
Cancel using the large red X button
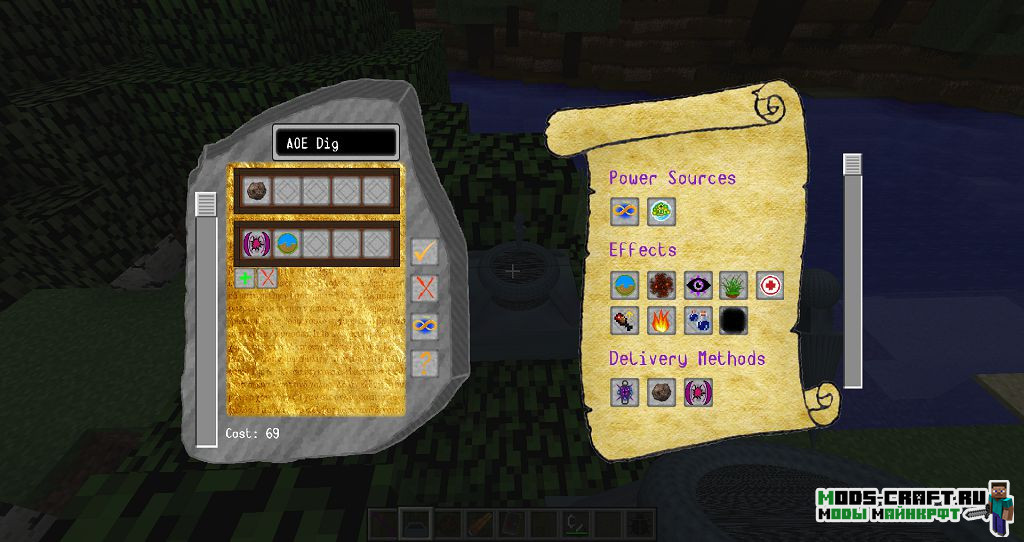click(425, 289)
